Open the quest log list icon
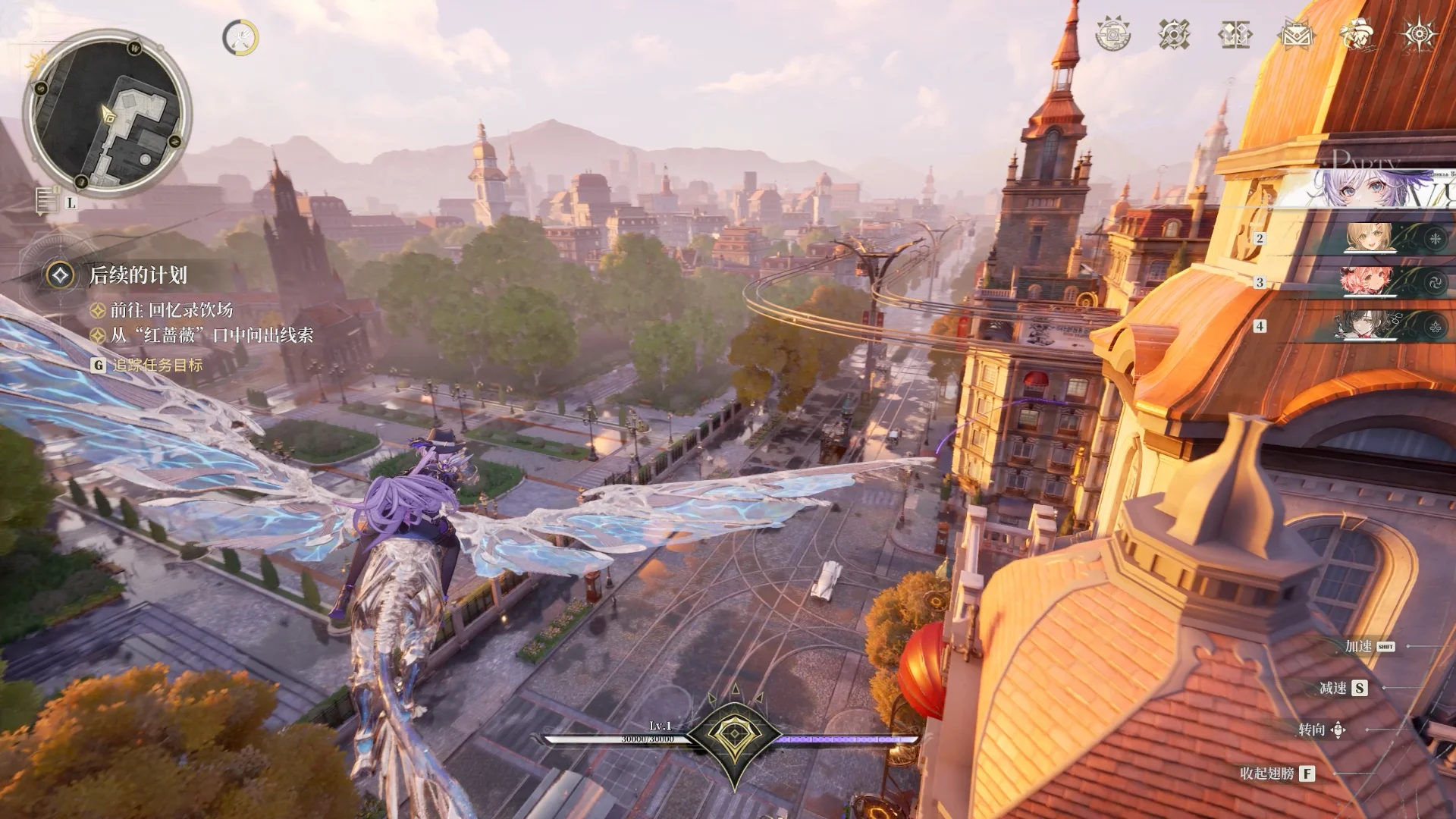The width and height of the screenshot is (1456, 819). click(x=48, y=201)
